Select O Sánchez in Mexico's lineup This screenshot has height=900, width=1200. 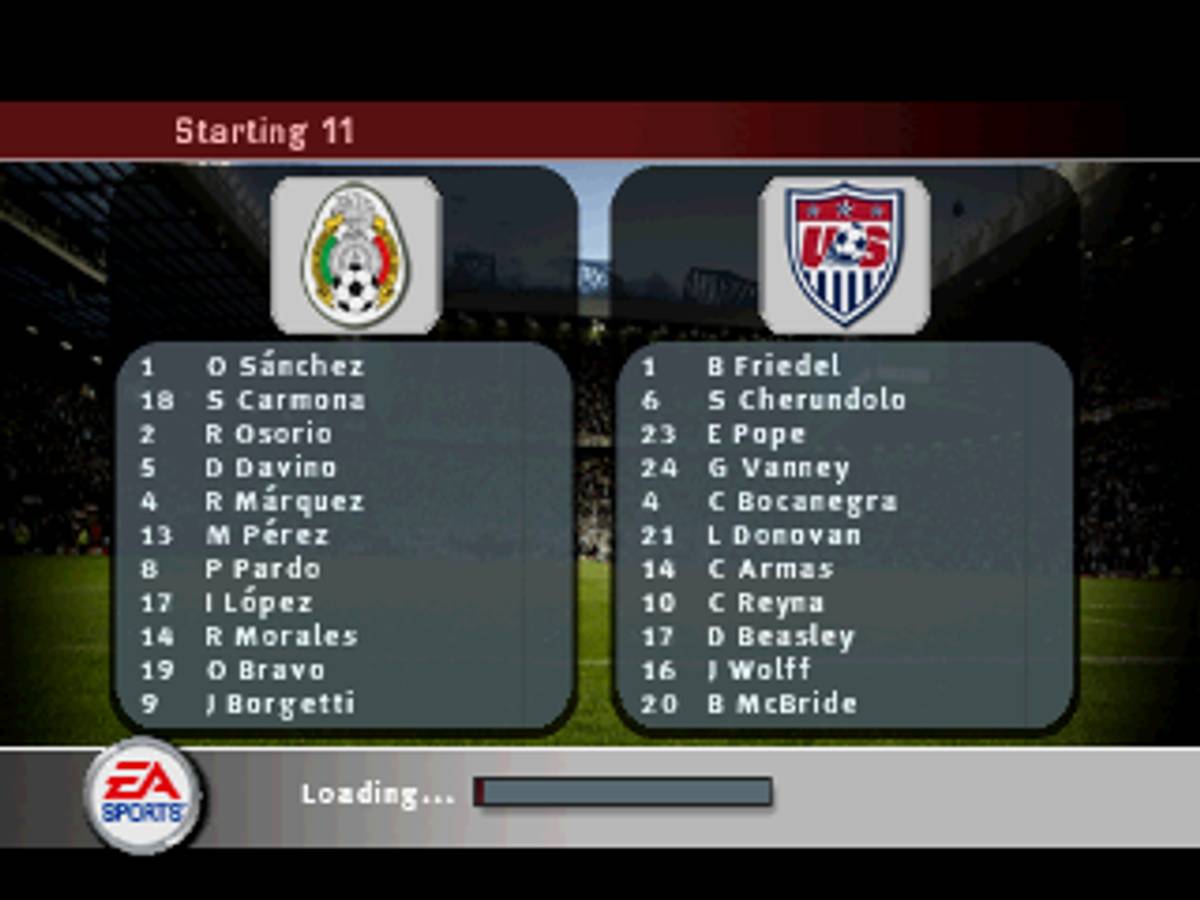coord(285,367)
